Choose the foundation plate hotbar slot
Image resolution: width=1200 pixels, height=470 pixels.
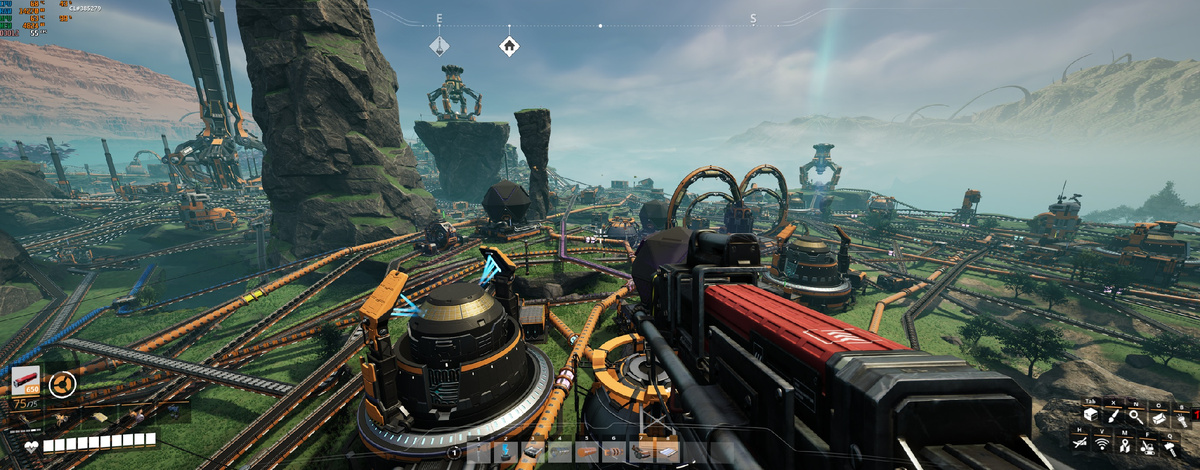pos(667,452)
